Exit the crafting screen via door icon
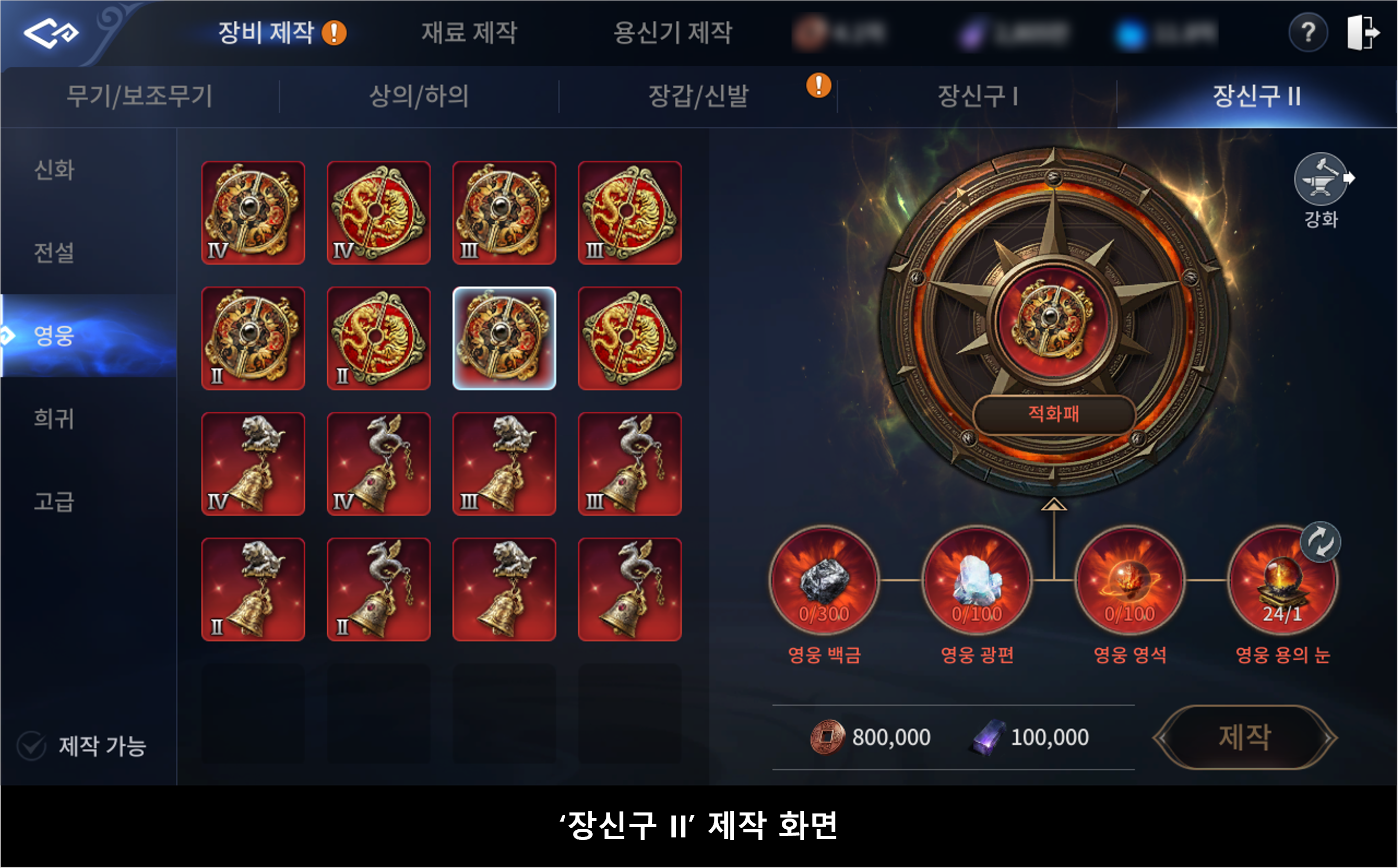The height and width of the screenshot is (868, 1398). click(1362, 33)
